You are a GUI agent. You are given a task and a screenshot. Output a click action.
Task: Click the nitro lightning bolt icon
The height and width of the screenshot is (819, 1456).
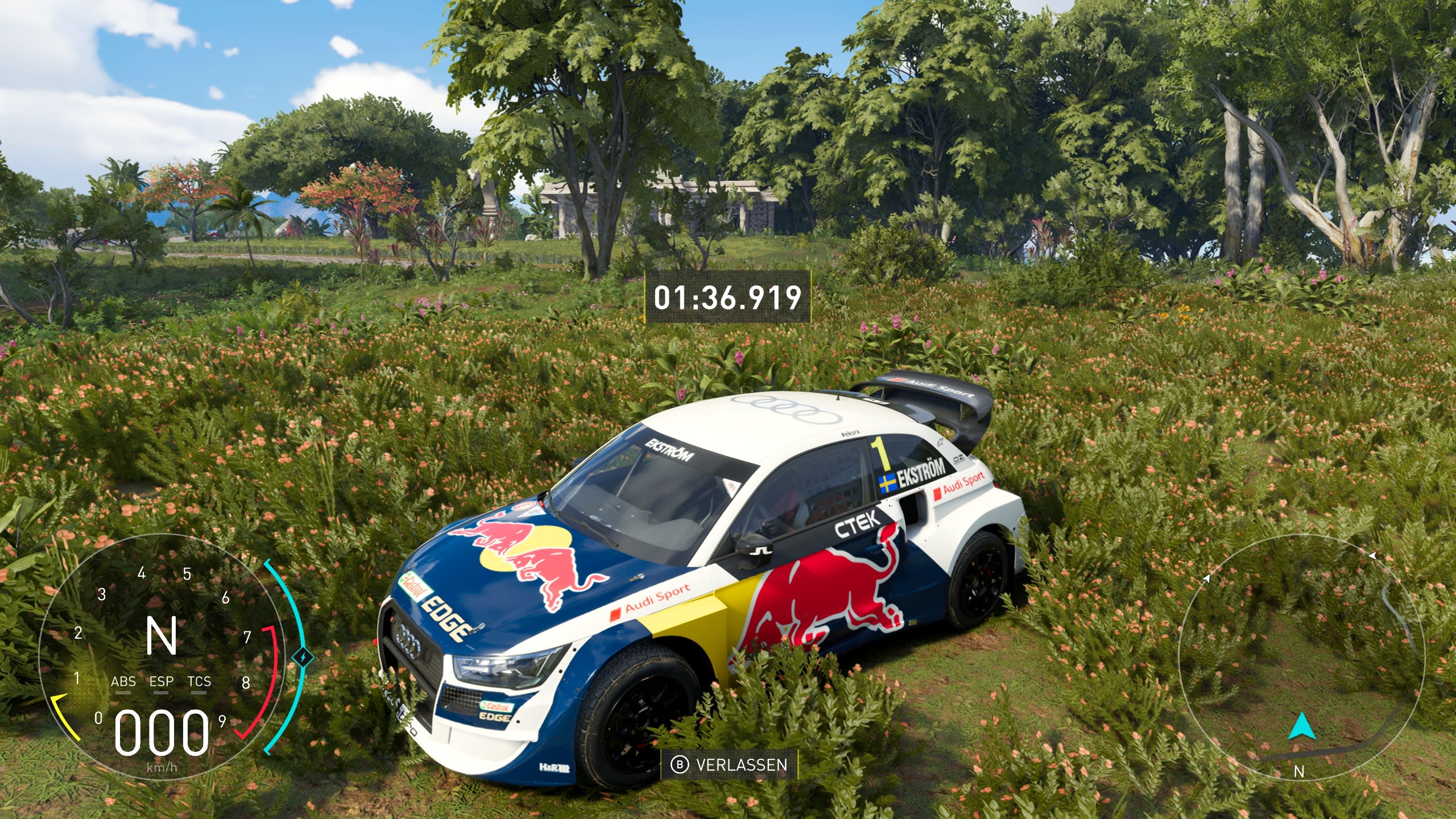(x=303, y=657)
